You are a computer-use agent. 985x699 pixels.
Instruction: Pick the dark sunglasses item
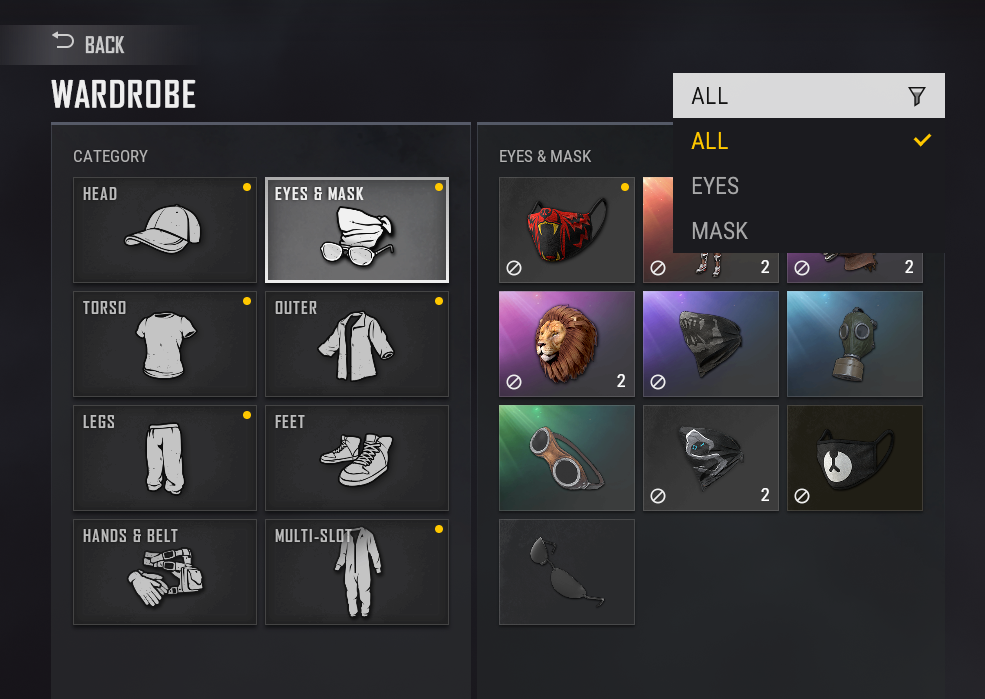point(567,572)
